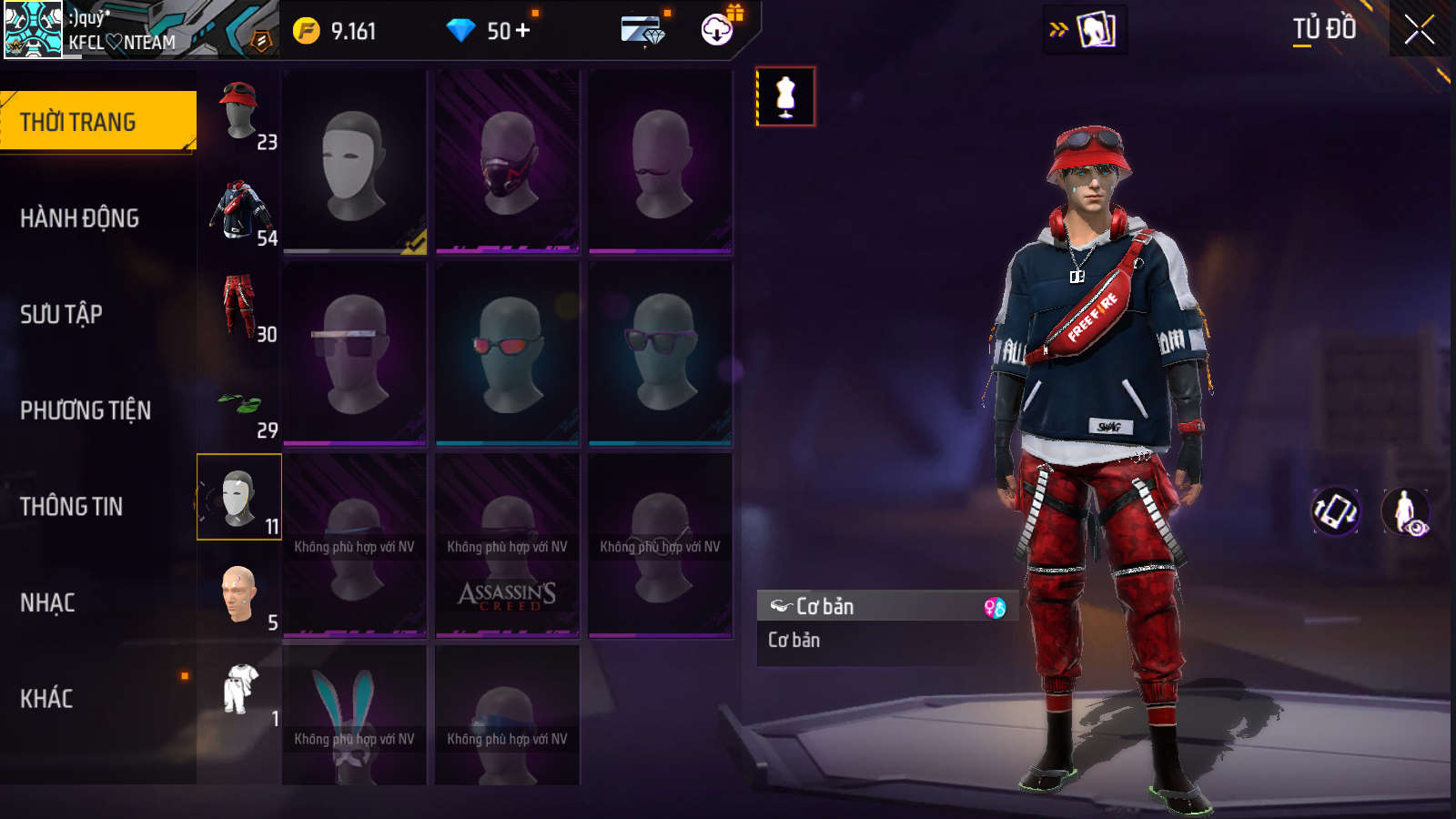
Task: Open the NHẠC music tab
Action: tap(47, 603)
